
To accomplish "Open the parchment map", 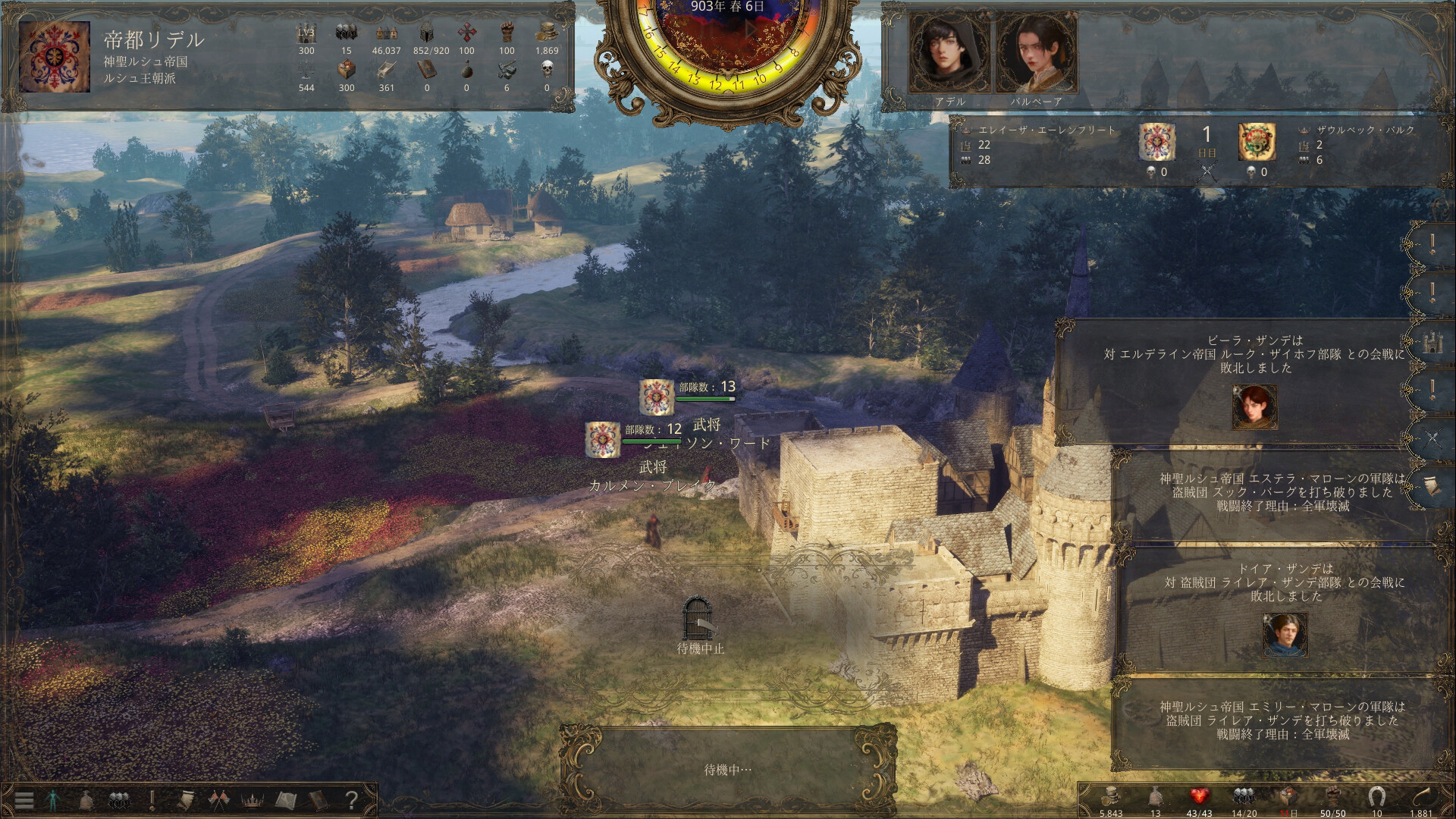I will pyautogui.click(x=285, y=800).
